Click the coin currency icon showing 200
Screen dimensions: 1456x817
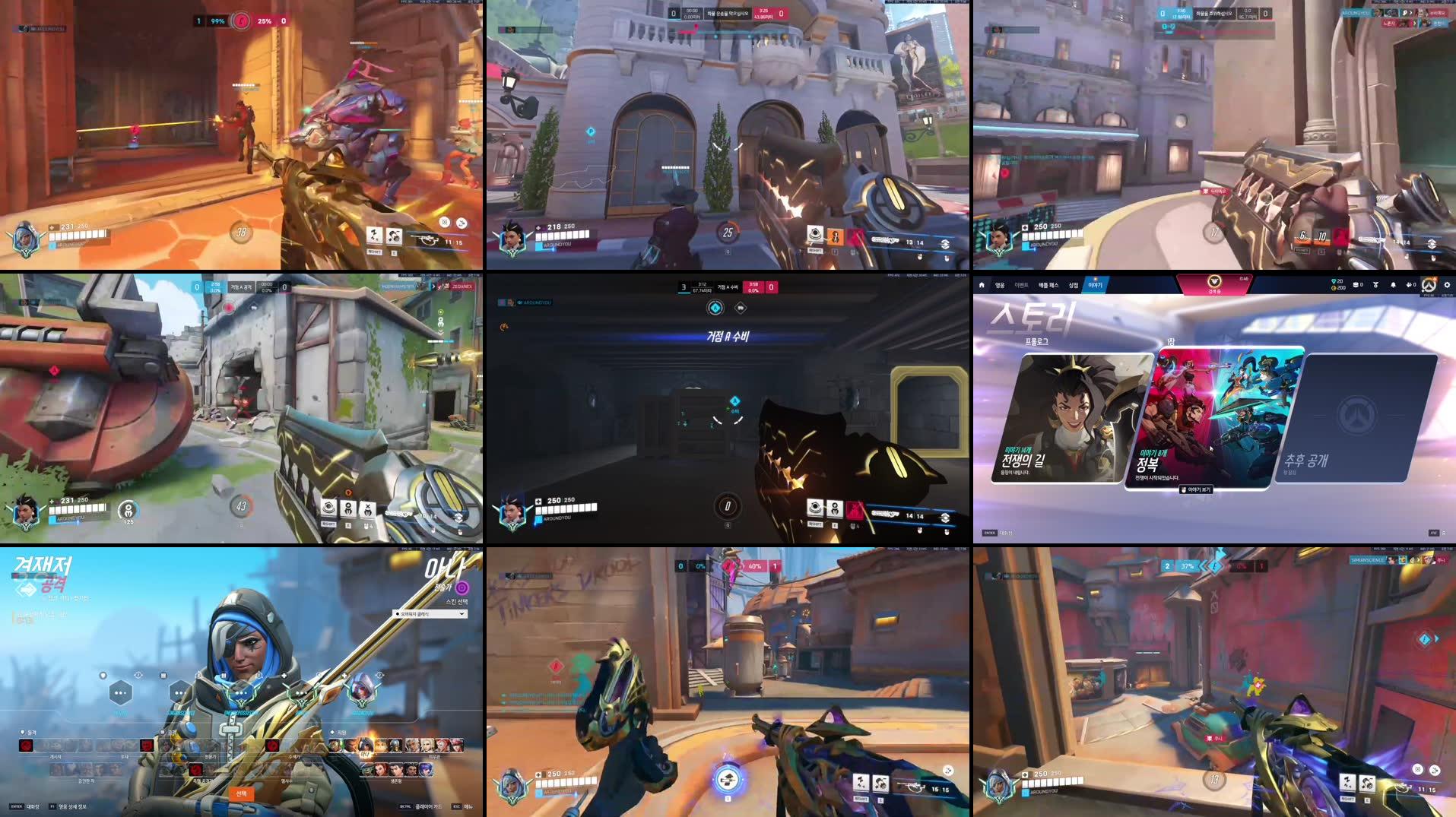(x=1334, y=288)
